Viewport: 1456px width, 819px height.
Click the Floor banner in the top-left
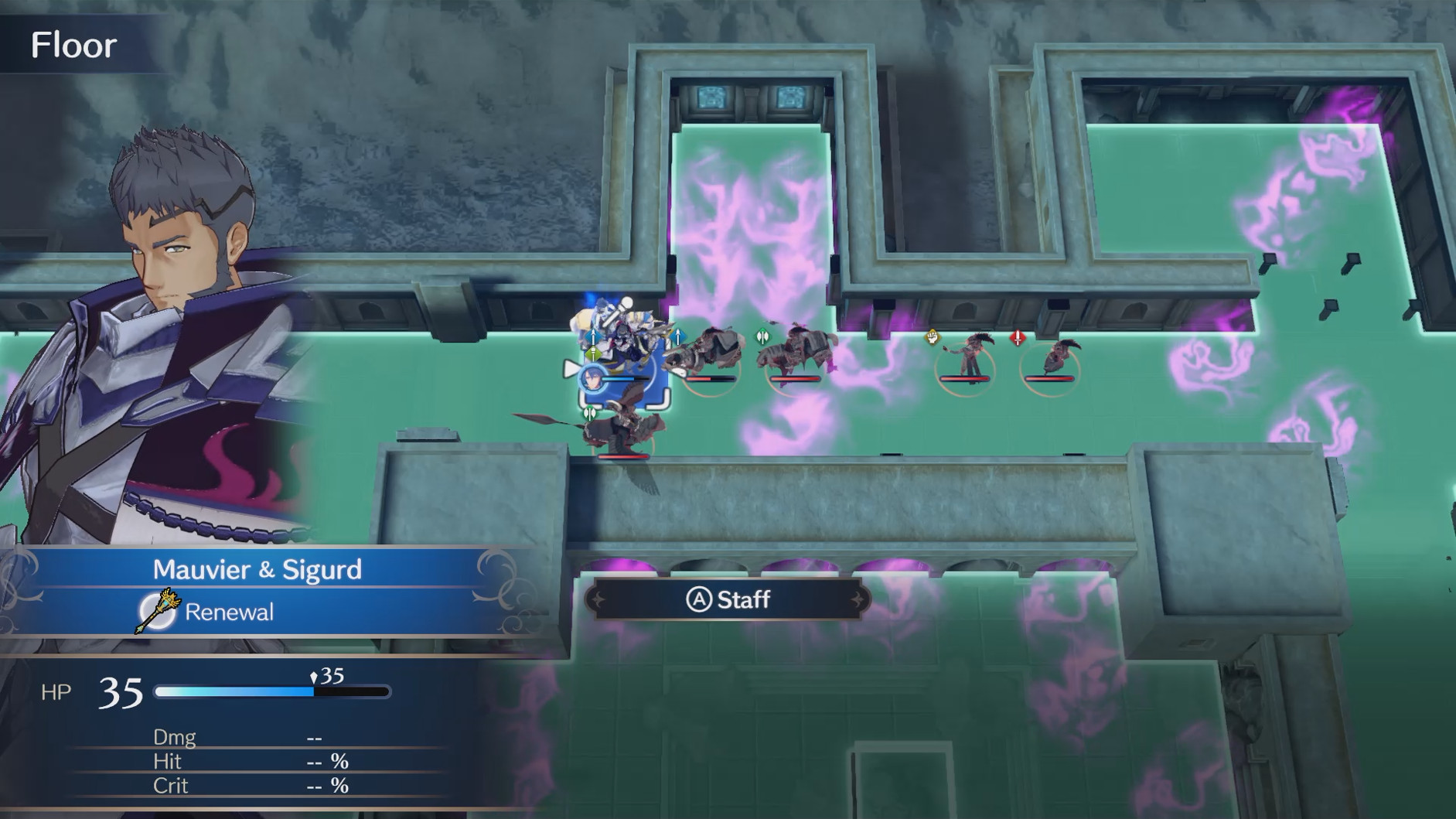pos(75,45)
